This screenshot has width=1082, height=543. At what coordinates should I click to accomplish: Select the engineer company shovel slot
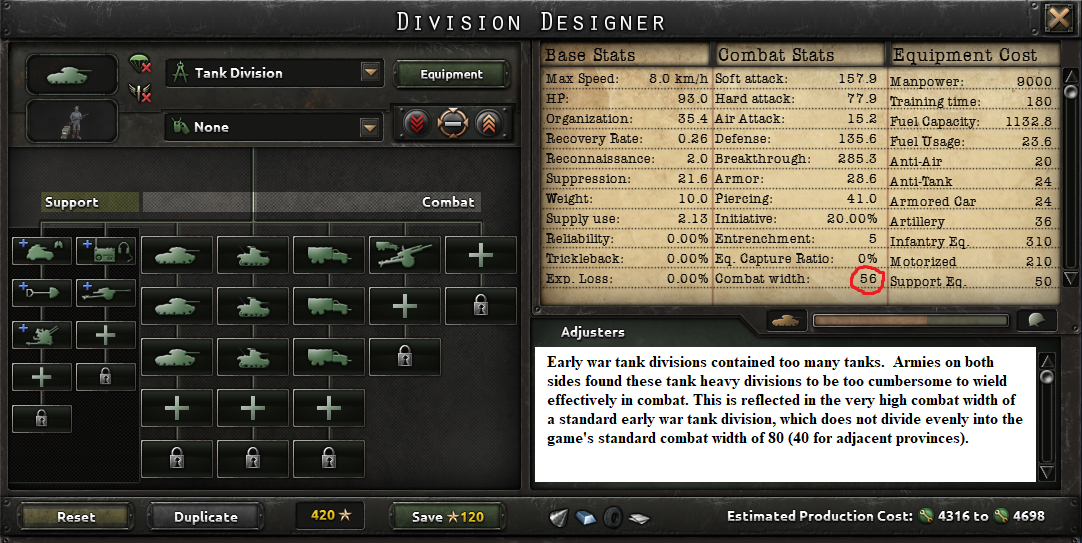pyautogui.click(x=41, y=292)
